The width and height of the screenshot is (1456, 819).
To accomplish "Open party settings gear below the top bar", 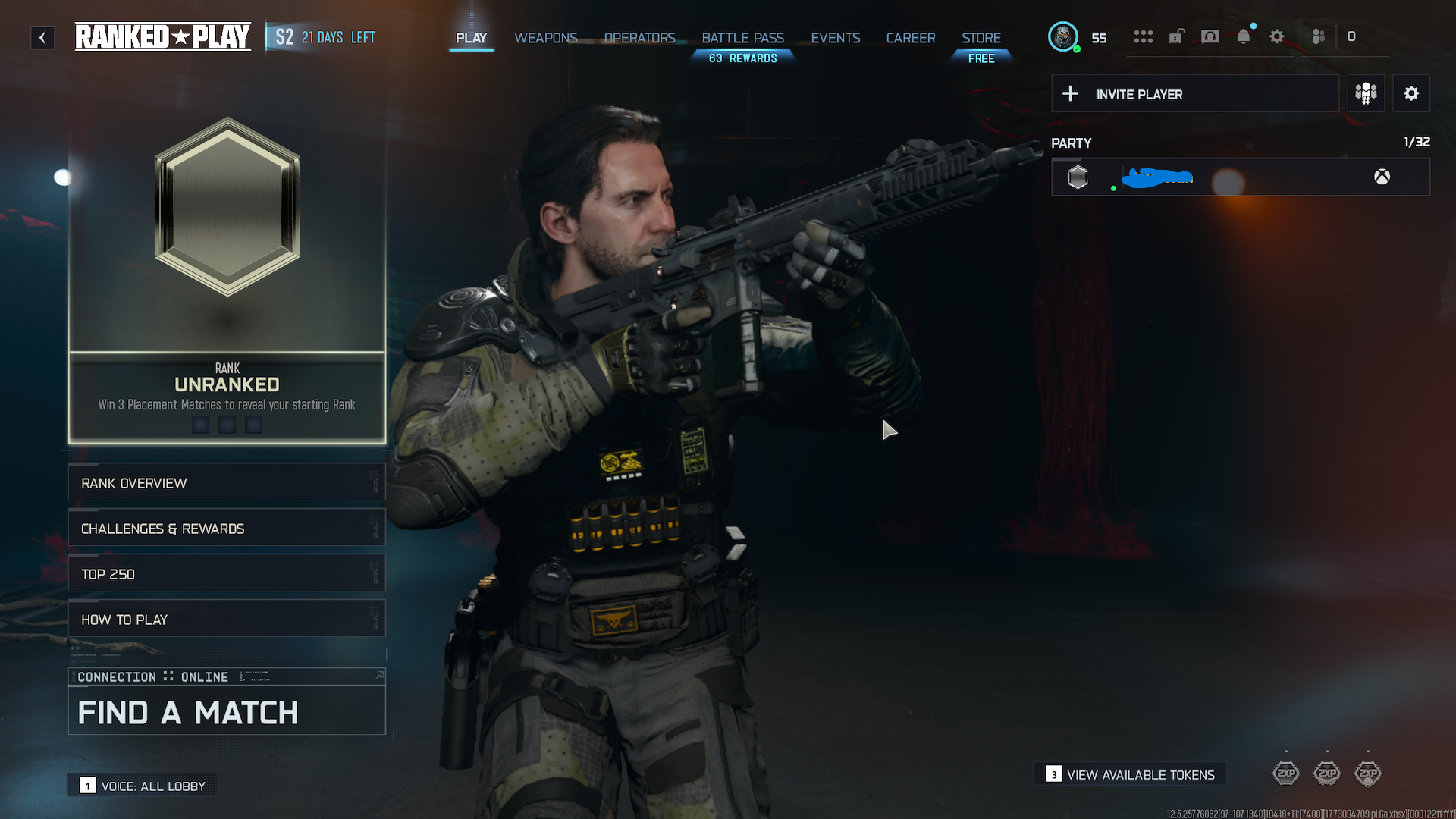I will (x=1410, y=94).
